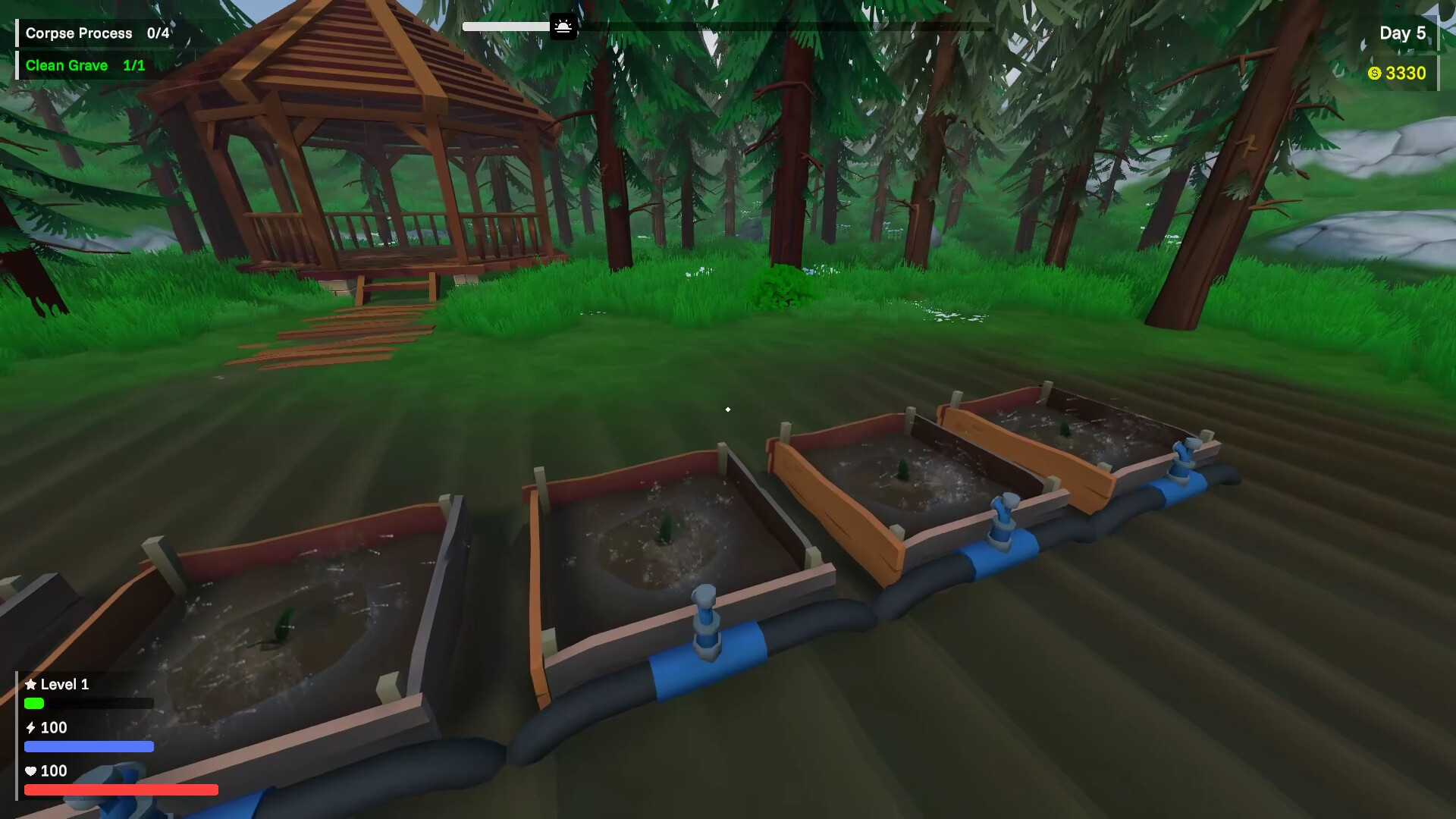Click the lightning bolt energy icon
The height and width of the screenshot is (819, 1456).
tap(30, 727)
